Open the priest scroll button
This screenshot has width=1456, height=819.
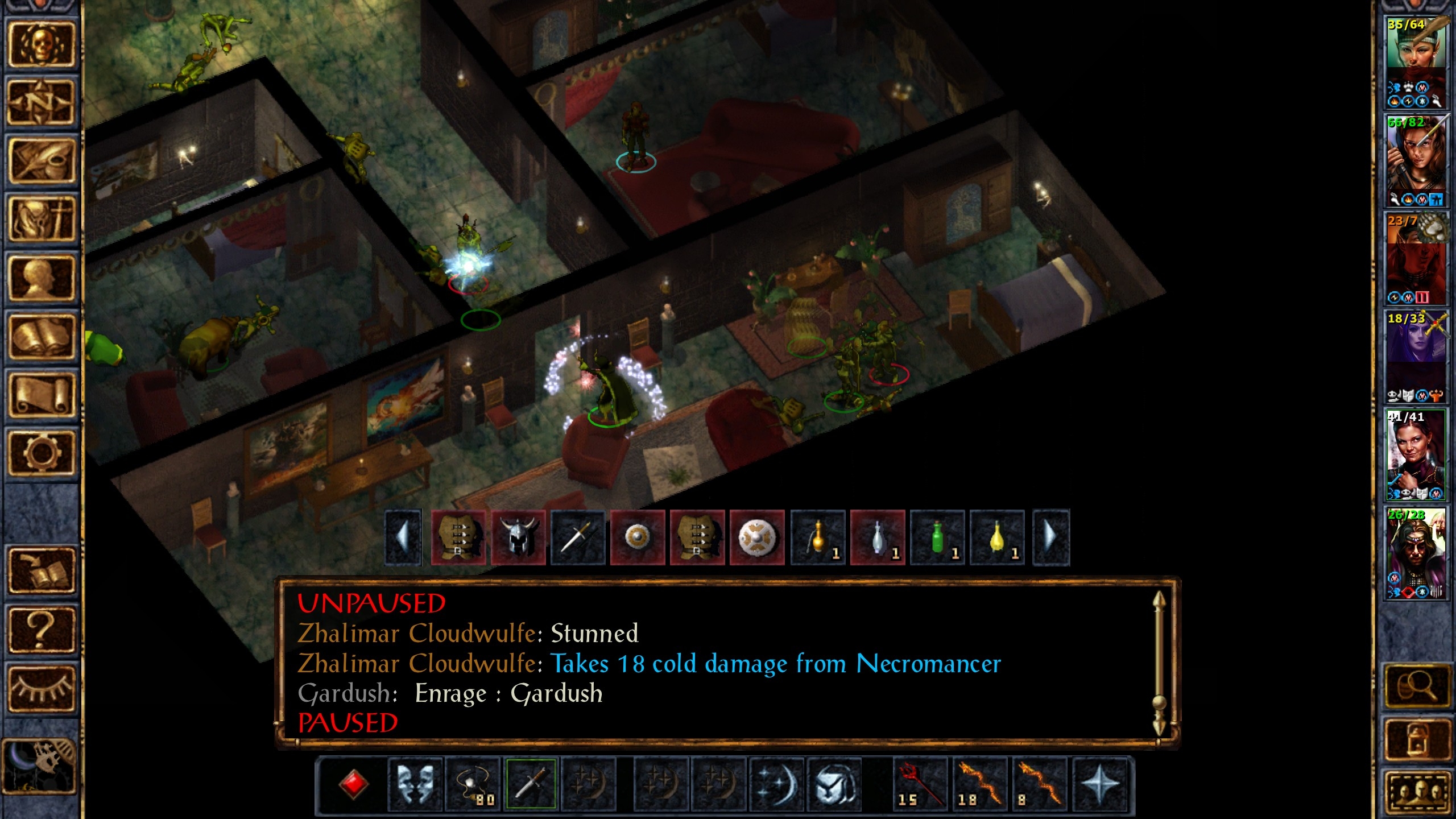[41, 395]
